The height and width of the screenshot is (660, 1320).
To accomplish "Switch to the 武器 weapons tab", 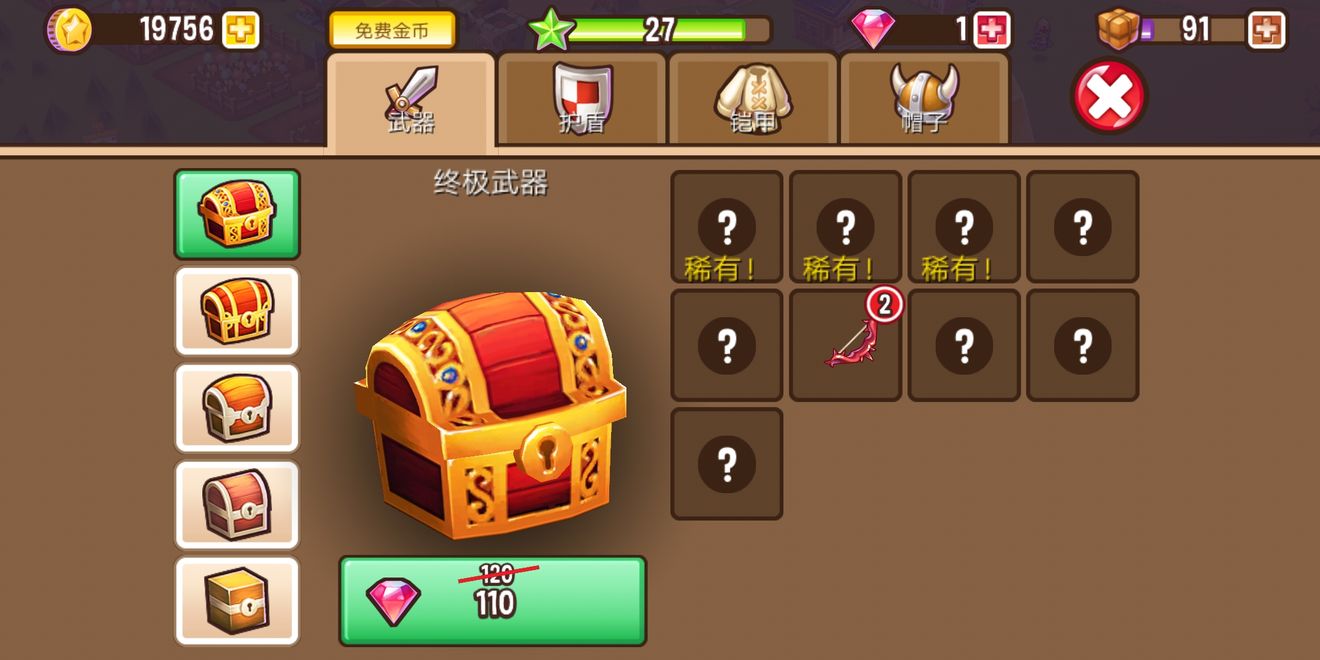I will coord(411,101).
